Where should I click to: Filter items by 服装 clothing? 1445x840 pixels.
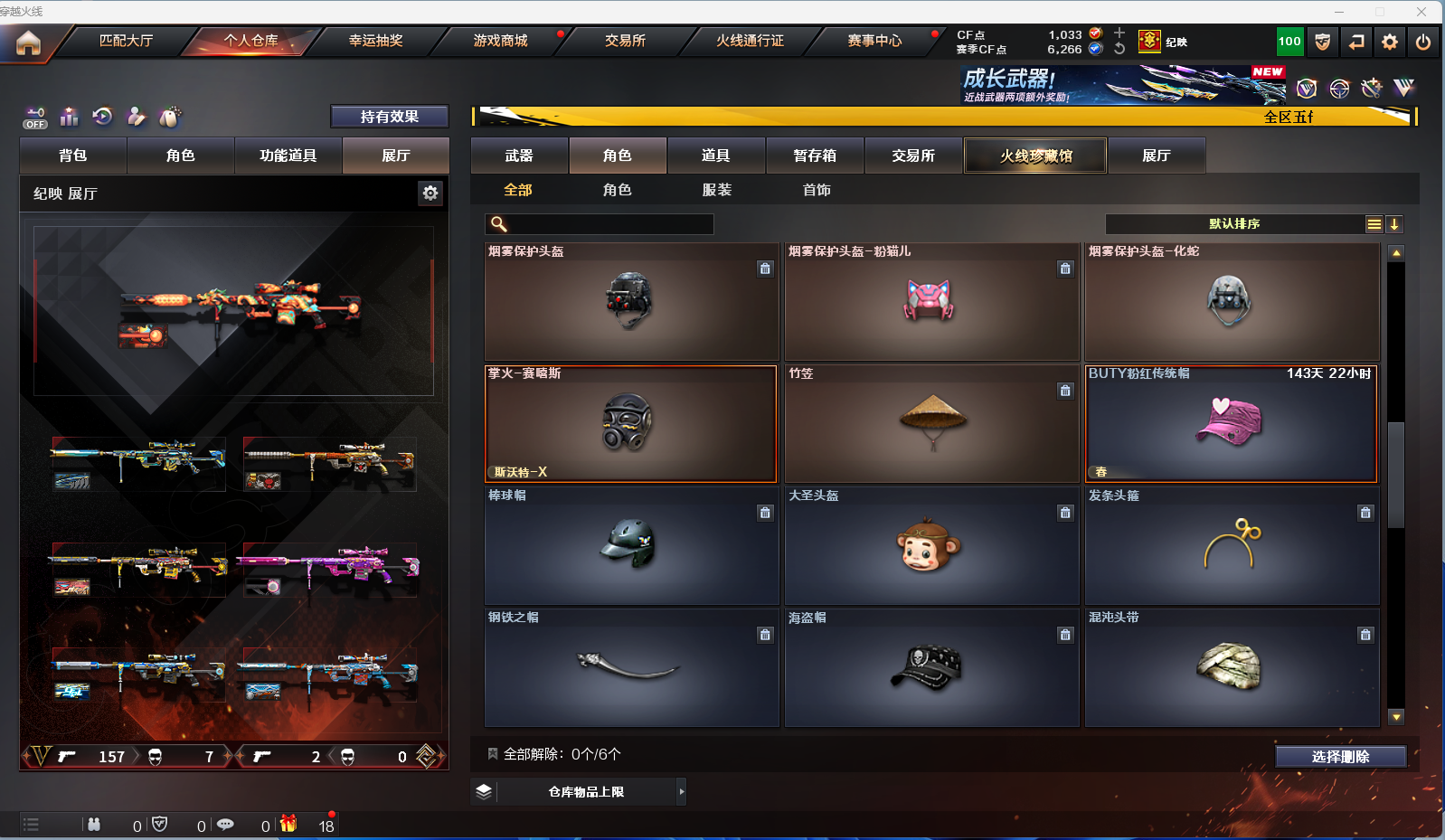pyautogui.click(x=717, y=190)
